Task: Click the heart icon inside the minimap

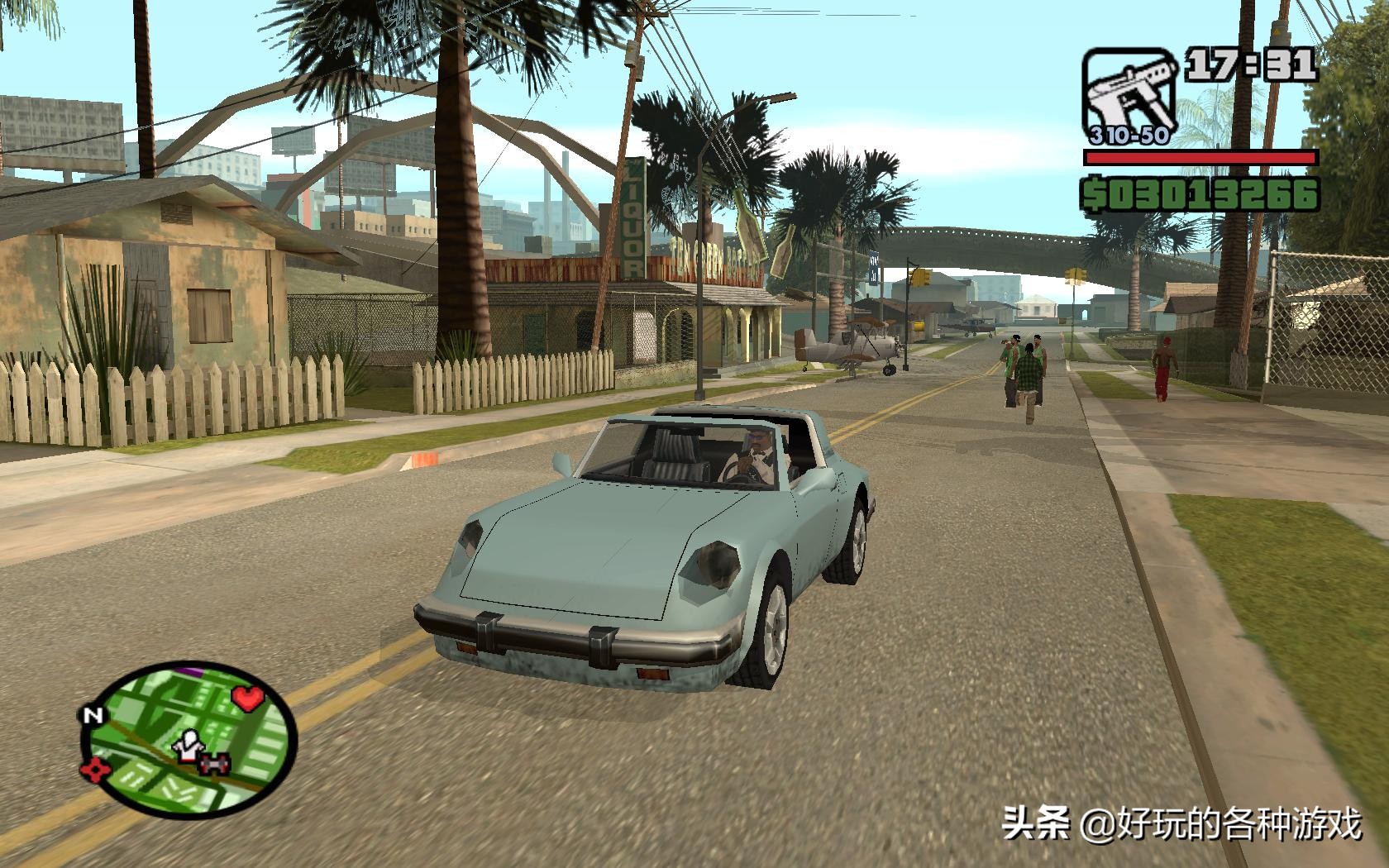Action: [248, 699]
